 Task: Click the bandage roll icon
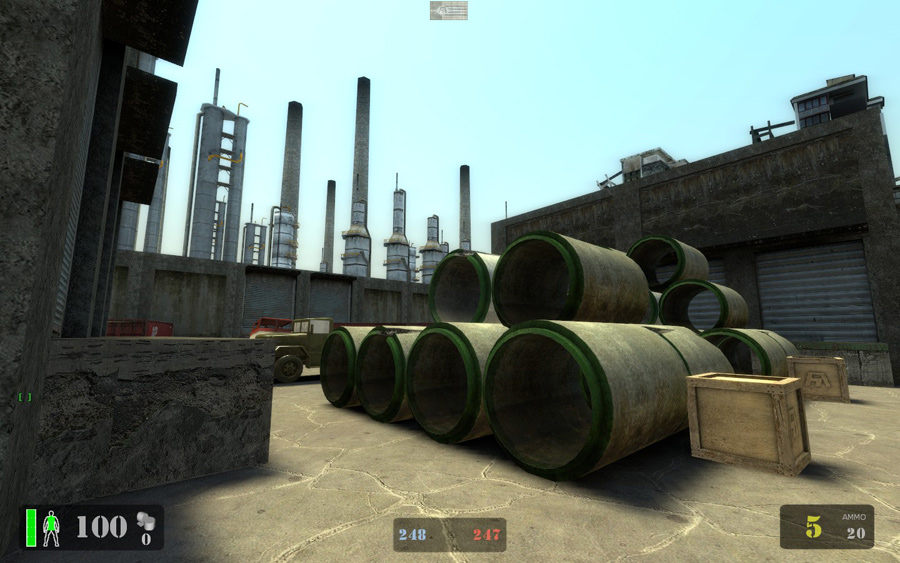click(x=145, y=520)
